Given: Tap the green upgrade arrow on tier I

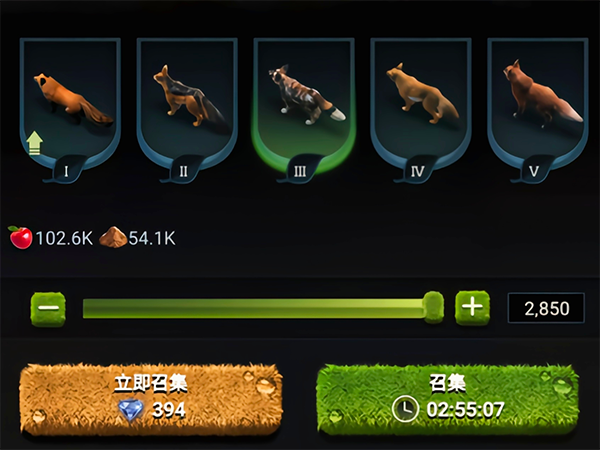Looking at the screenshot, I should 35,143.
